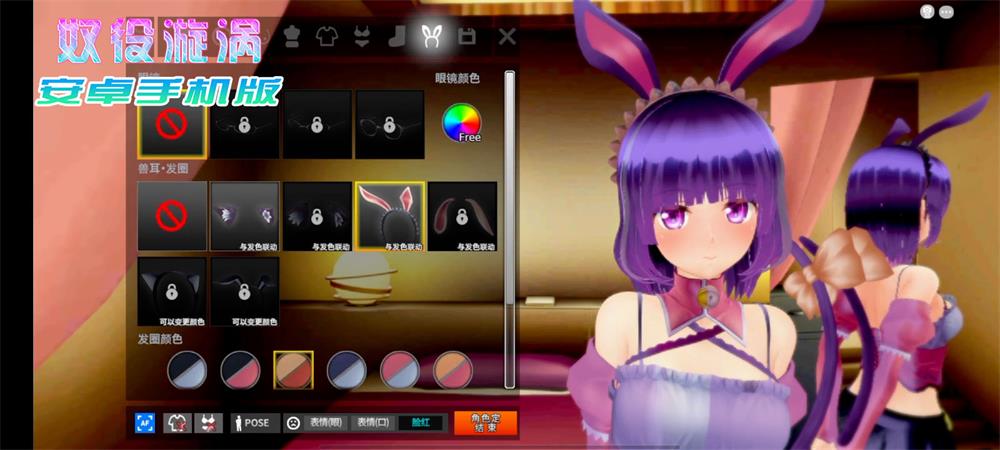Open the 表情(口) mouth expression option
The height and width of the screenshot is (450, 1000).
pyautogui.click(x=371, y=423)
